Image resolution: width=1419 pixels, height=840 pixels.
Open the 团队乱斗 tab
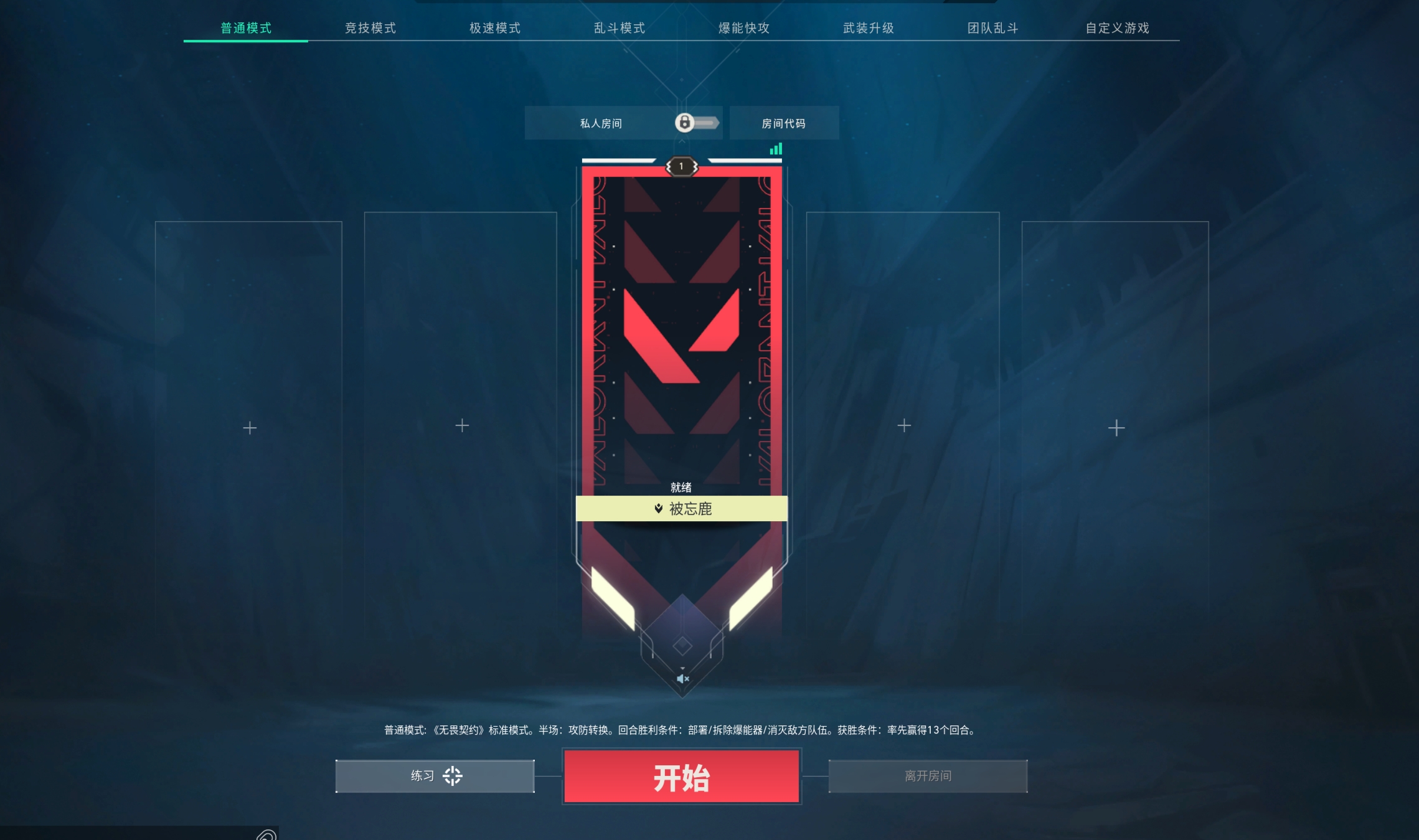(x=993, y=28)
